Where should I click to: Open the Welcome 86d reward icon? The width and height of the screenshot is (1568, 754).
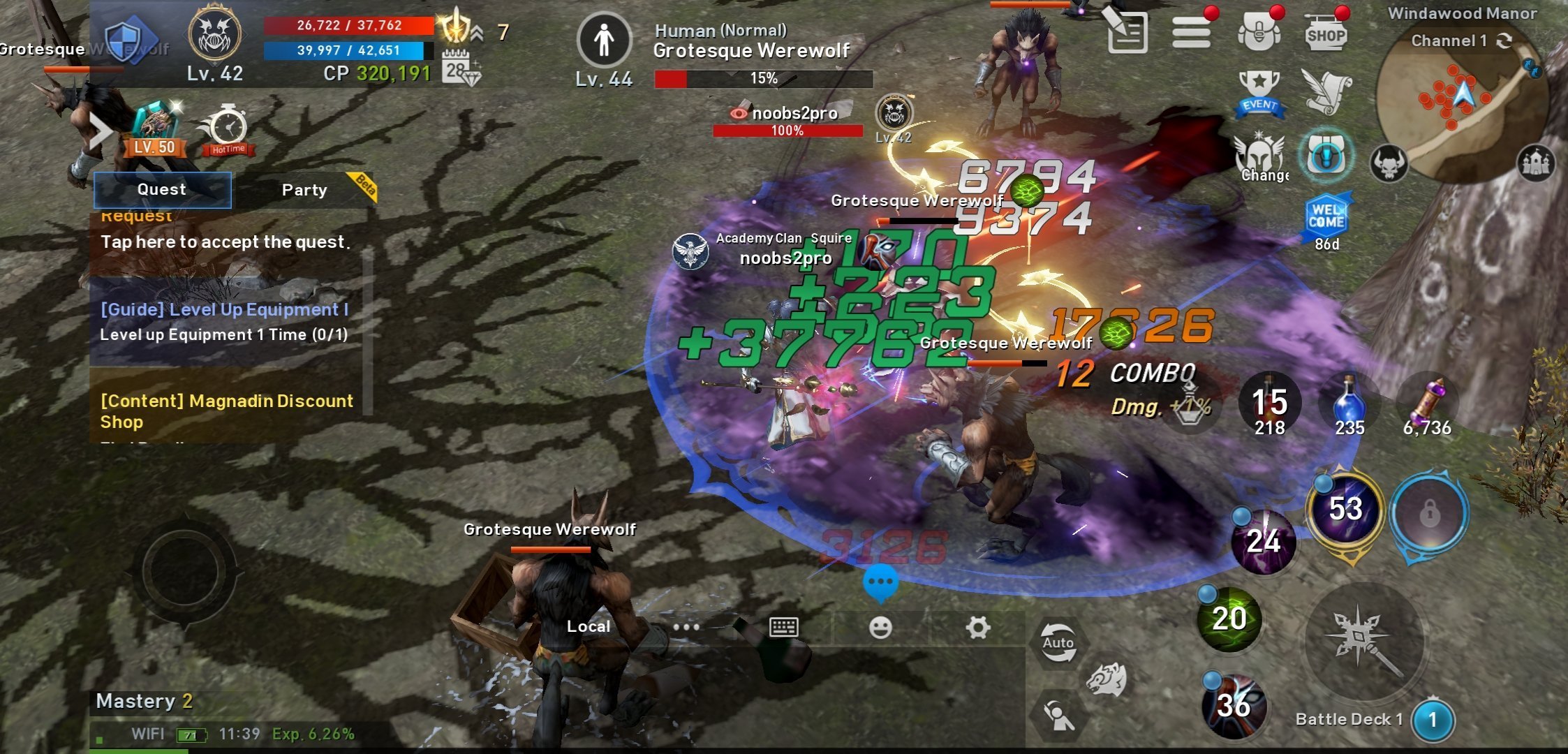coord(1326,219)
